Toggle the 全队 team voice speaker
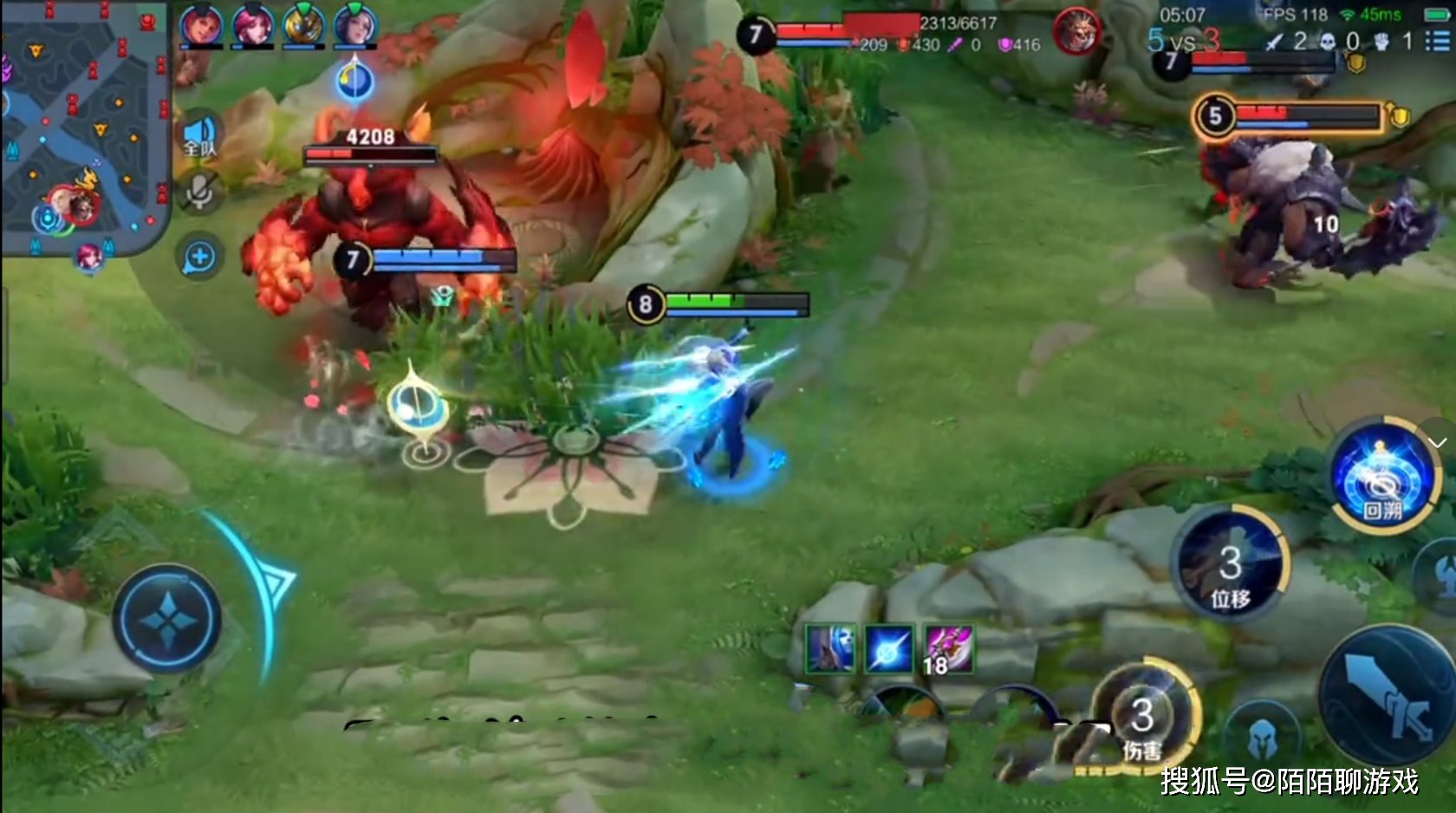Screen dimensions: 1456x813 (199, 137)
